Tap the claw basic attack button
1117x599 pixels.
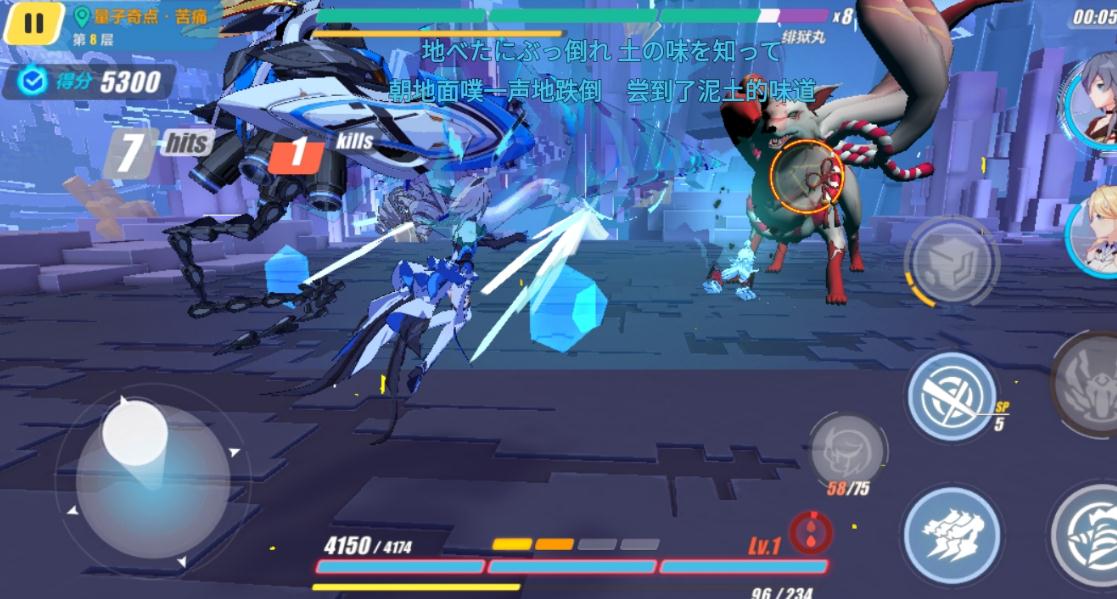coord(951,534)
